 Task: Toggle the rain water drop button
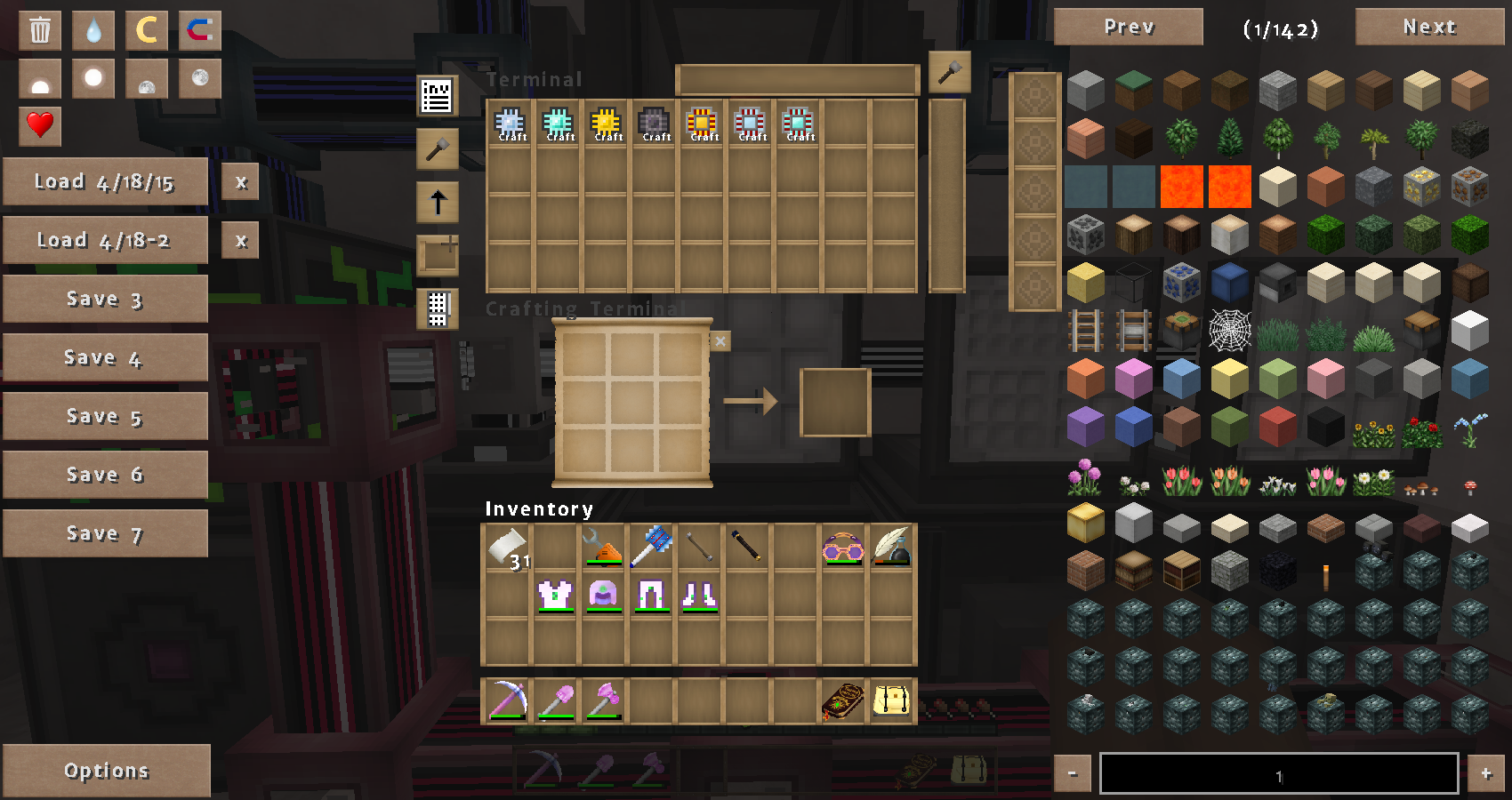click(x=93, y=30)
